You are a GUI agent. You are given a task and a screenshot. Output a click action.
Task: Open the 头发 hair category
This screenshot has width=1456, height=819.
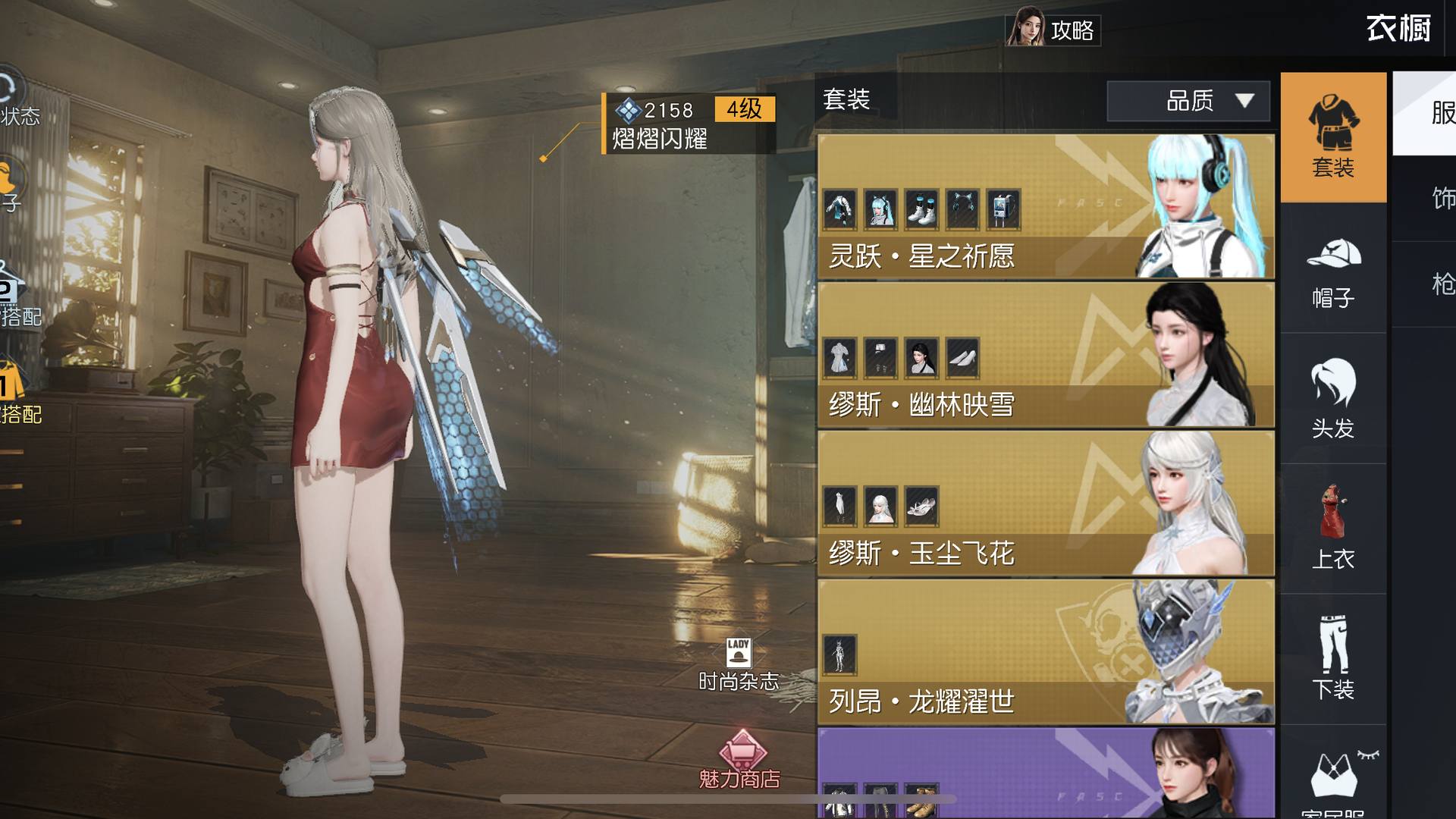coord(1333,400)
